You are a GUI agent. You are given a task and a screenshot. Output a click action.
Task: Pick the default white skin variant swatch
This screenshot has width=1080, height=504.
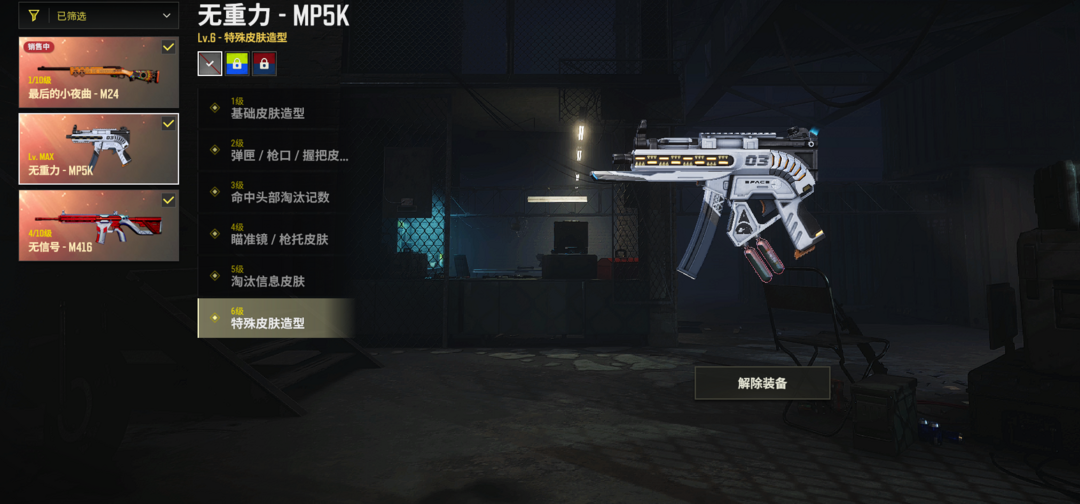coord(210,64)
